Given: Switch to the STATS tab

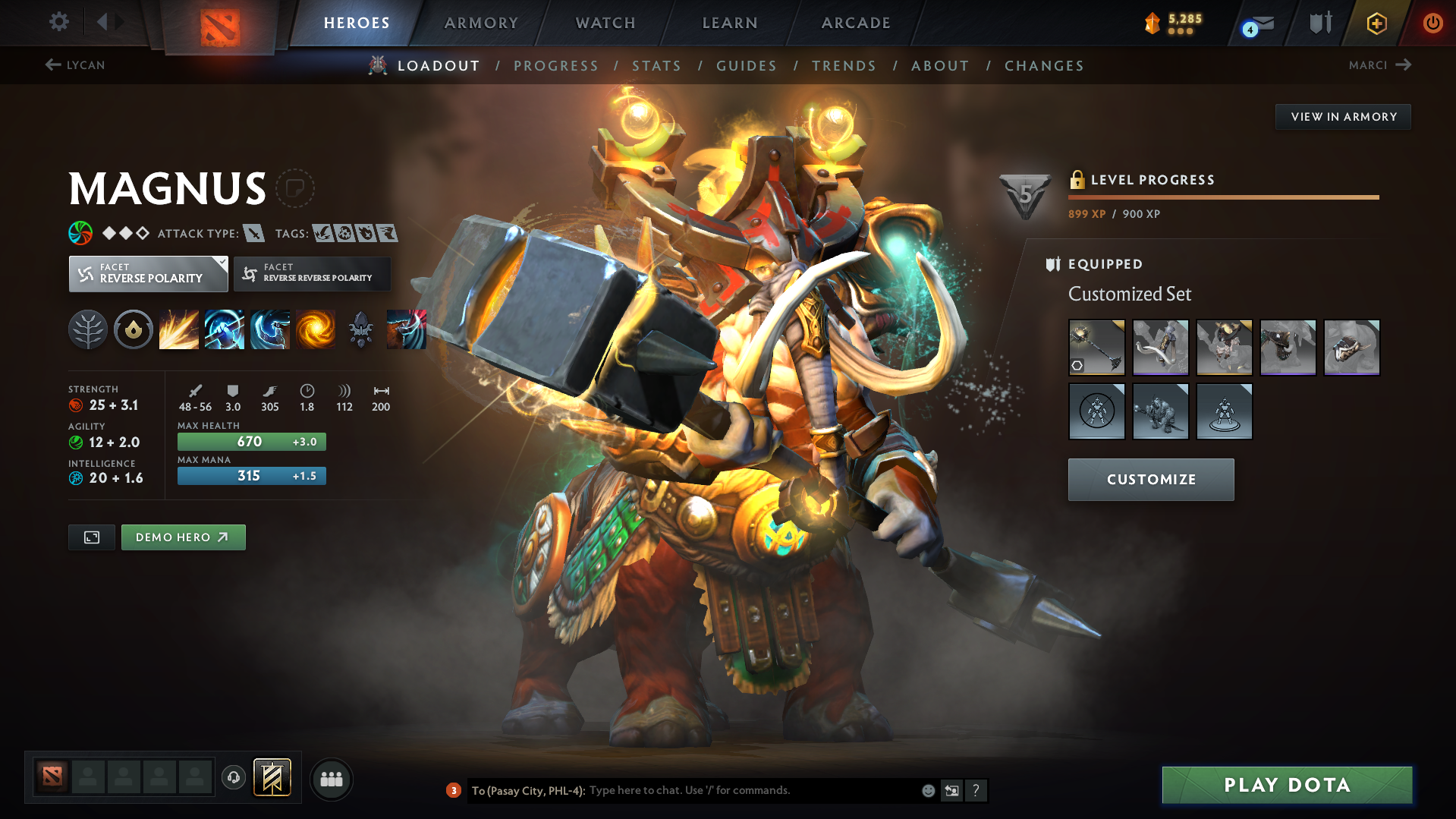Looking at the screenshot, I should coord(656,65).
